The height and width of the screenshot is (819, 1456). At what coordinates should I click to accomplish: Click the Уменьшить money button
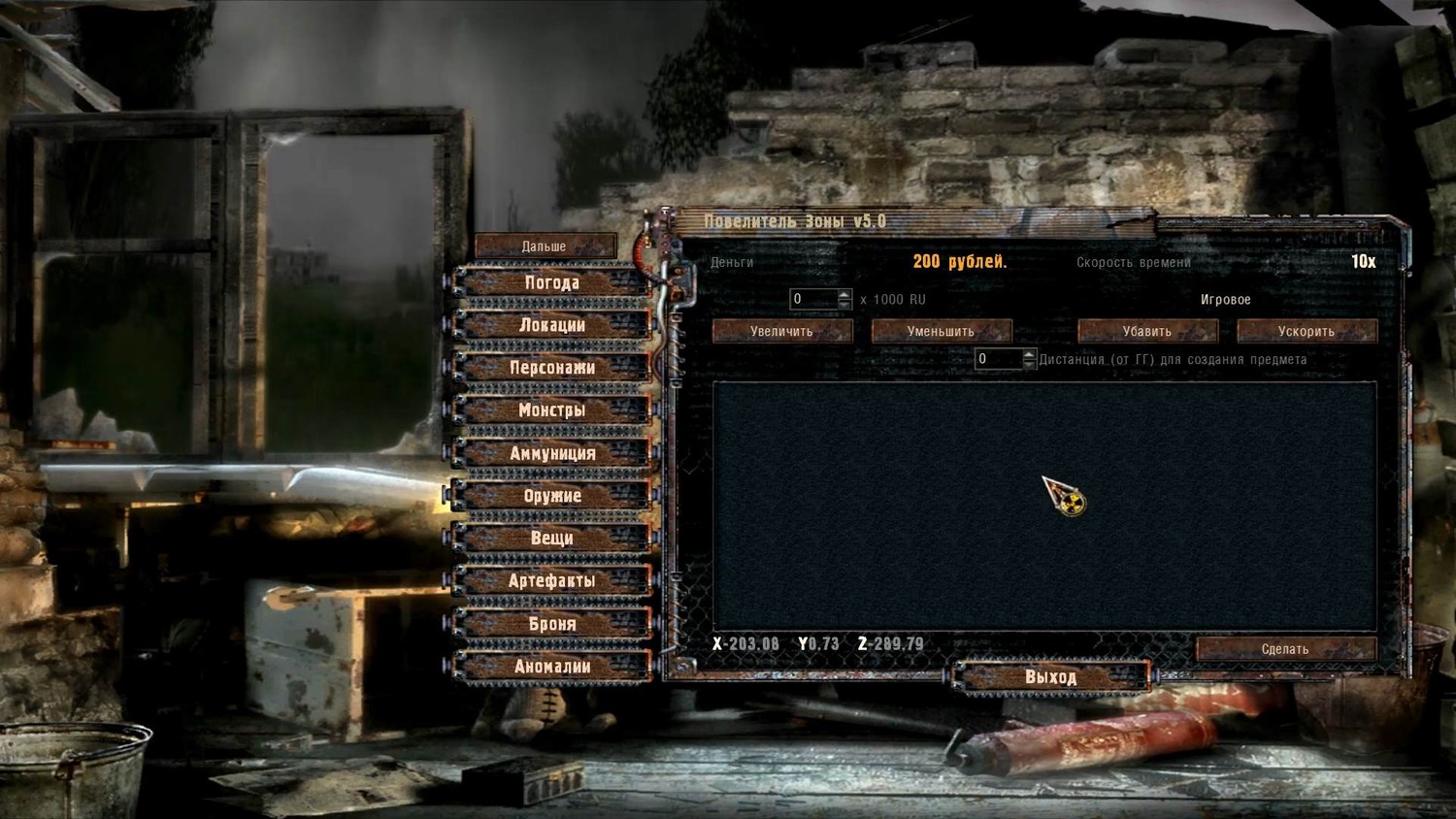tap(941, 332)
